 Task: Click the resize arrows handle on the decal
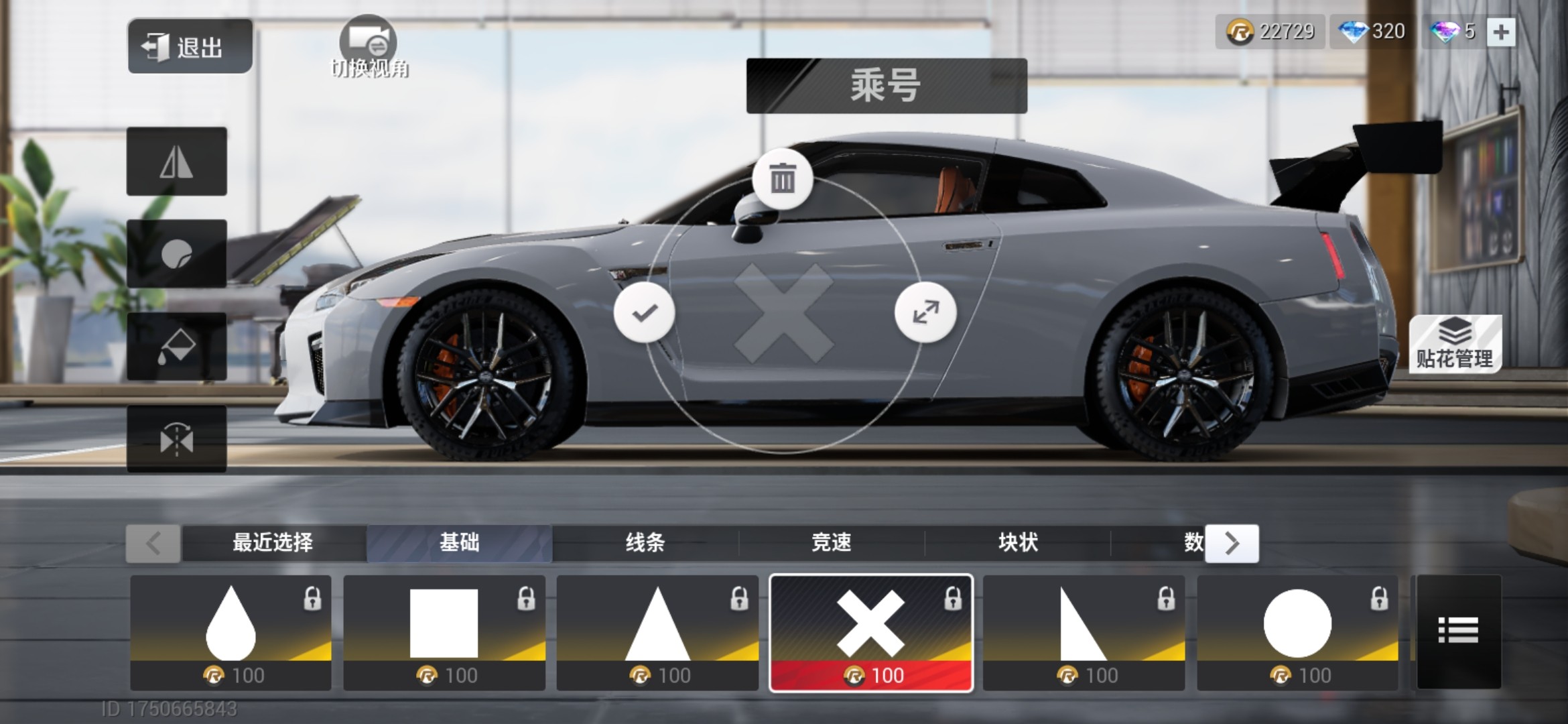click(925, 312)
